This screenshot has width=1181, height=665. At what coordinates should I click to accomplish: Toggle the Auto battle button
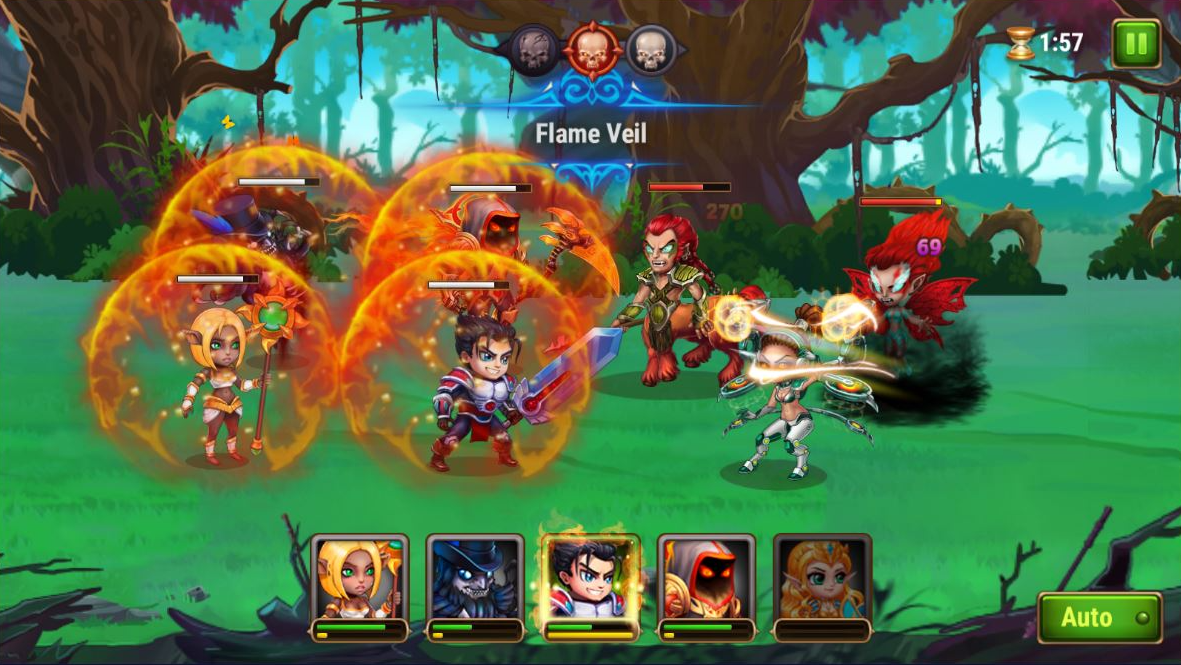click(x=1099, y=617)
